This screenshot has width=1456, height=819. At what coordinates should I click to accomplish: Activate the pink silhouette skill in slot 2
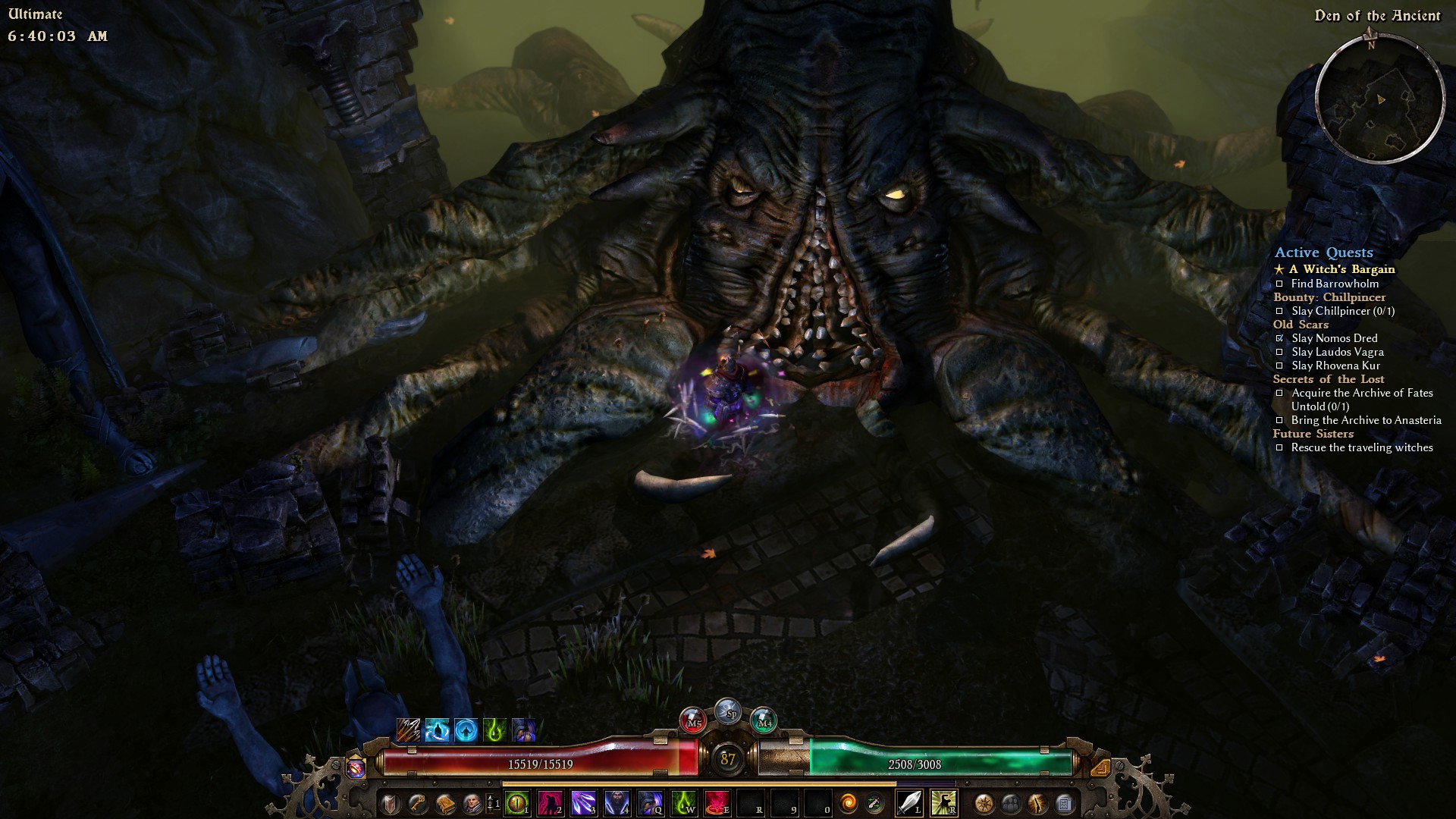(551, 803)
